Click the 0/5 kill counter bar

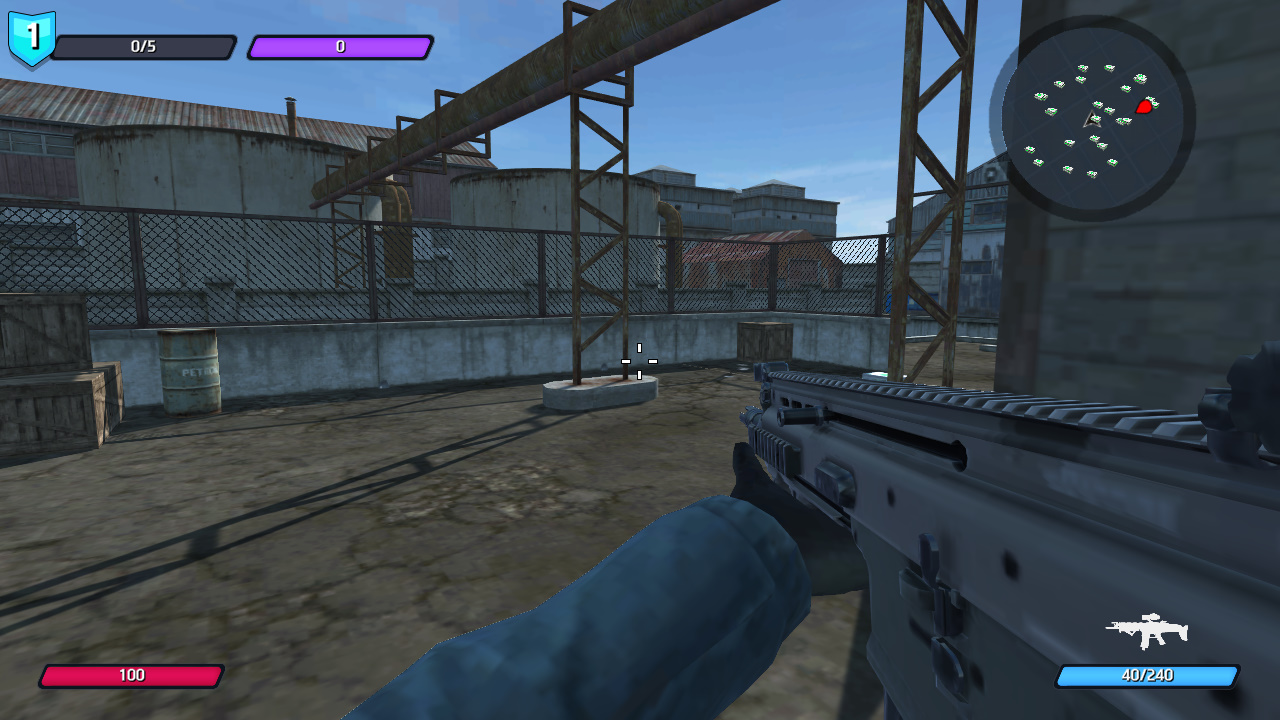pyautogui.click(x=145, y=46)
